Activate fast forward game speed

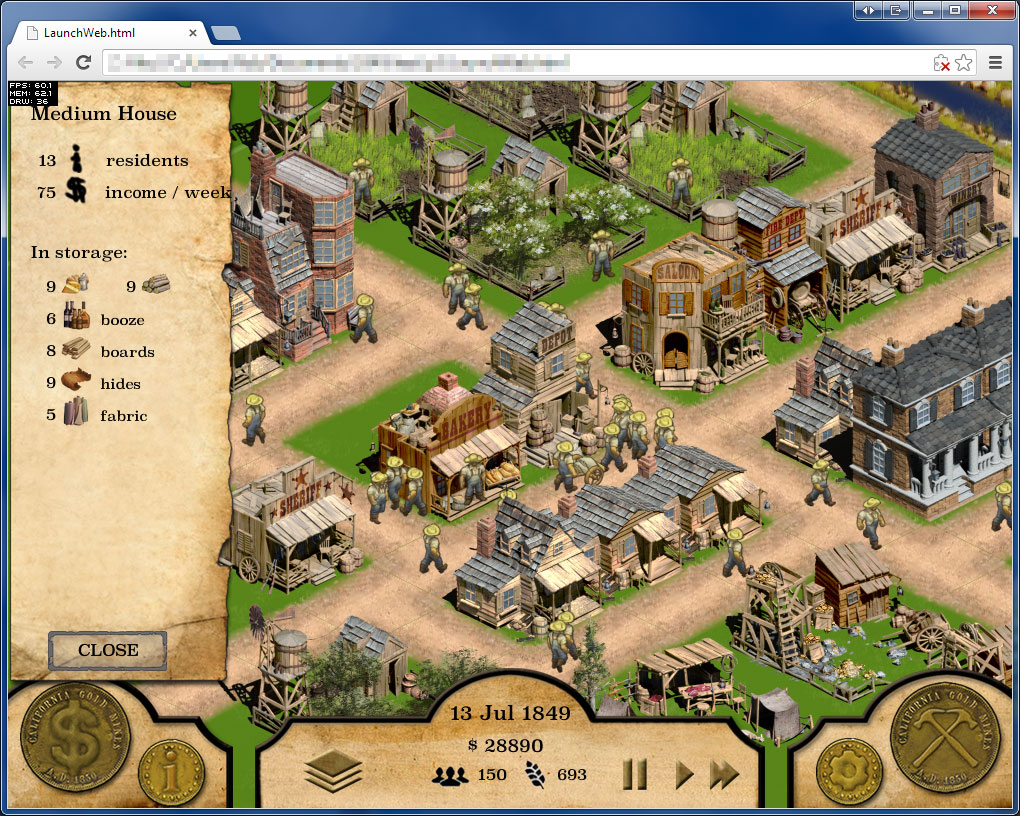[x=724, y=774]
